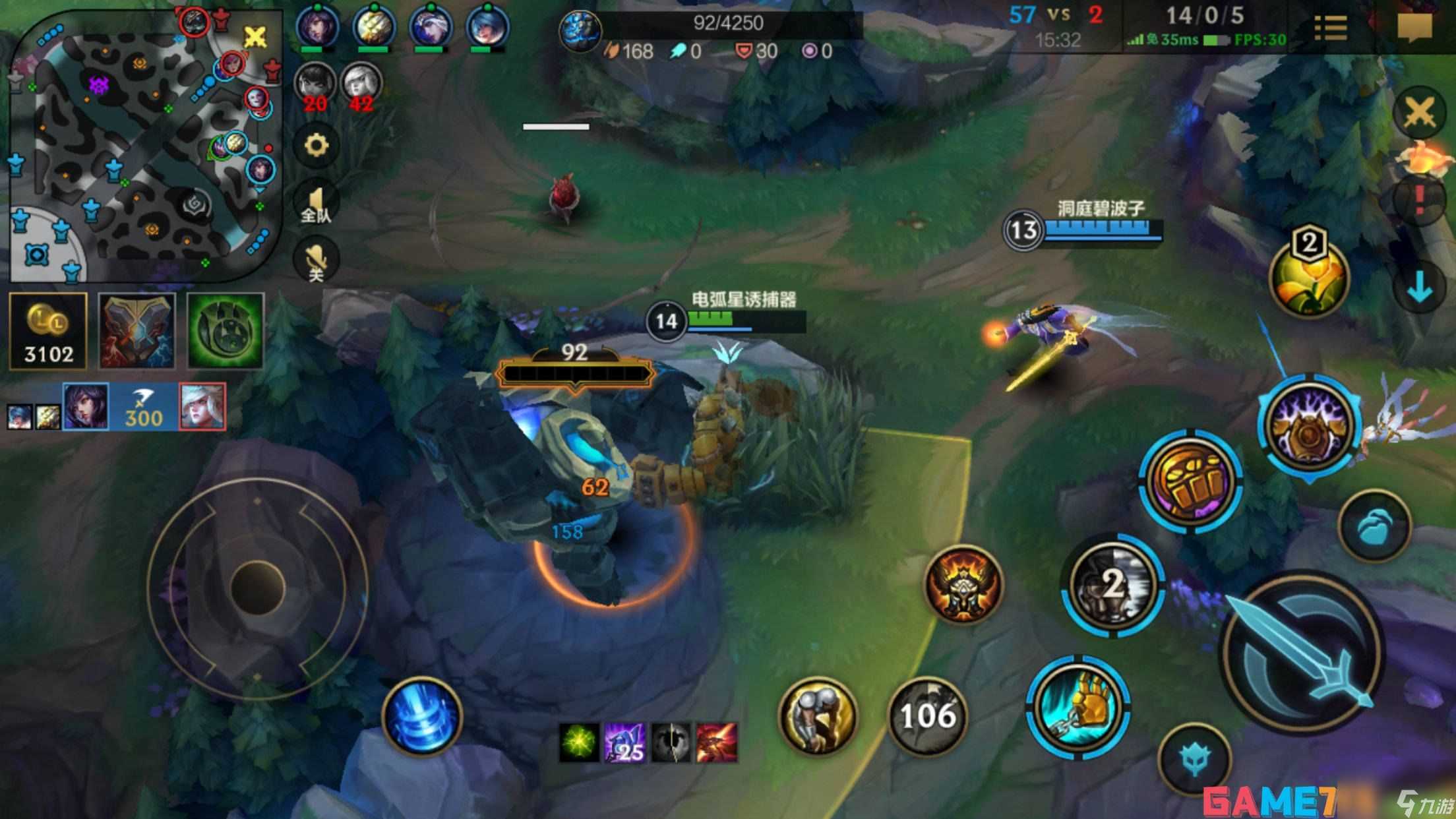
Task: Use the ward trinket with 2 charges
Action: pyautogui.click(x=1113, y=585)
